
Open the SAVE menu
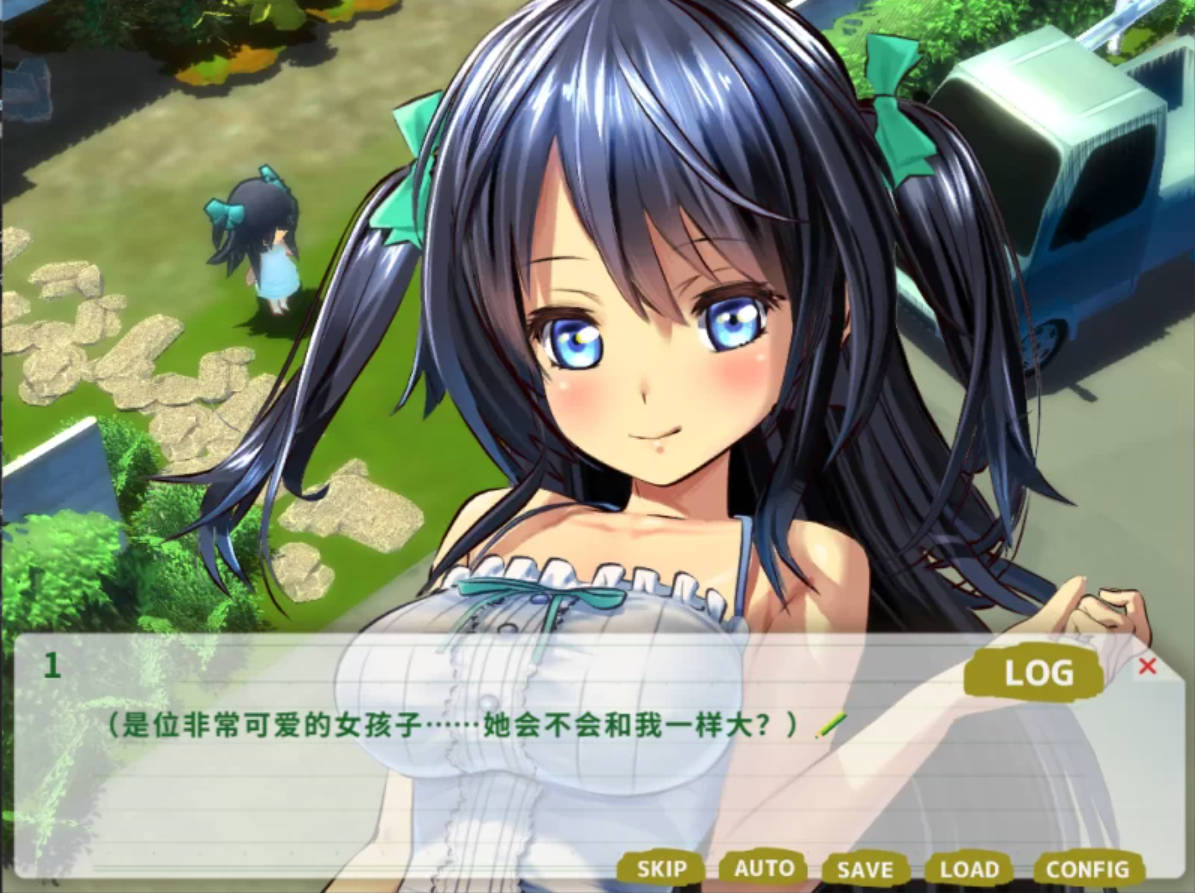(865, 869)
